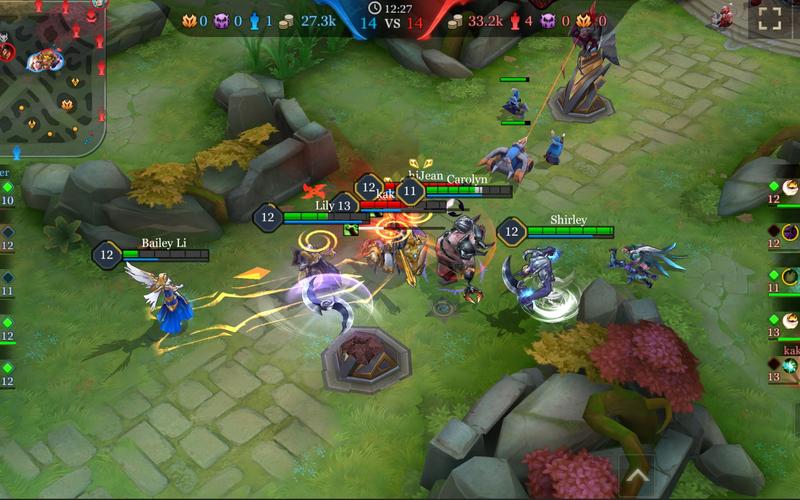Select the level 11 hero portrait on right
Viewport: 800px width, 500px height.
(x=789, y=277)
